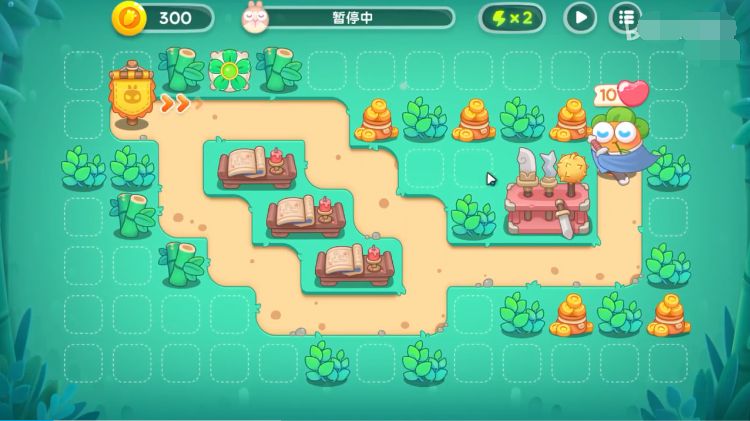Open the list menu button
This screenshot has height=421, width=750.
pyautogui.click(x=627, y=17)
